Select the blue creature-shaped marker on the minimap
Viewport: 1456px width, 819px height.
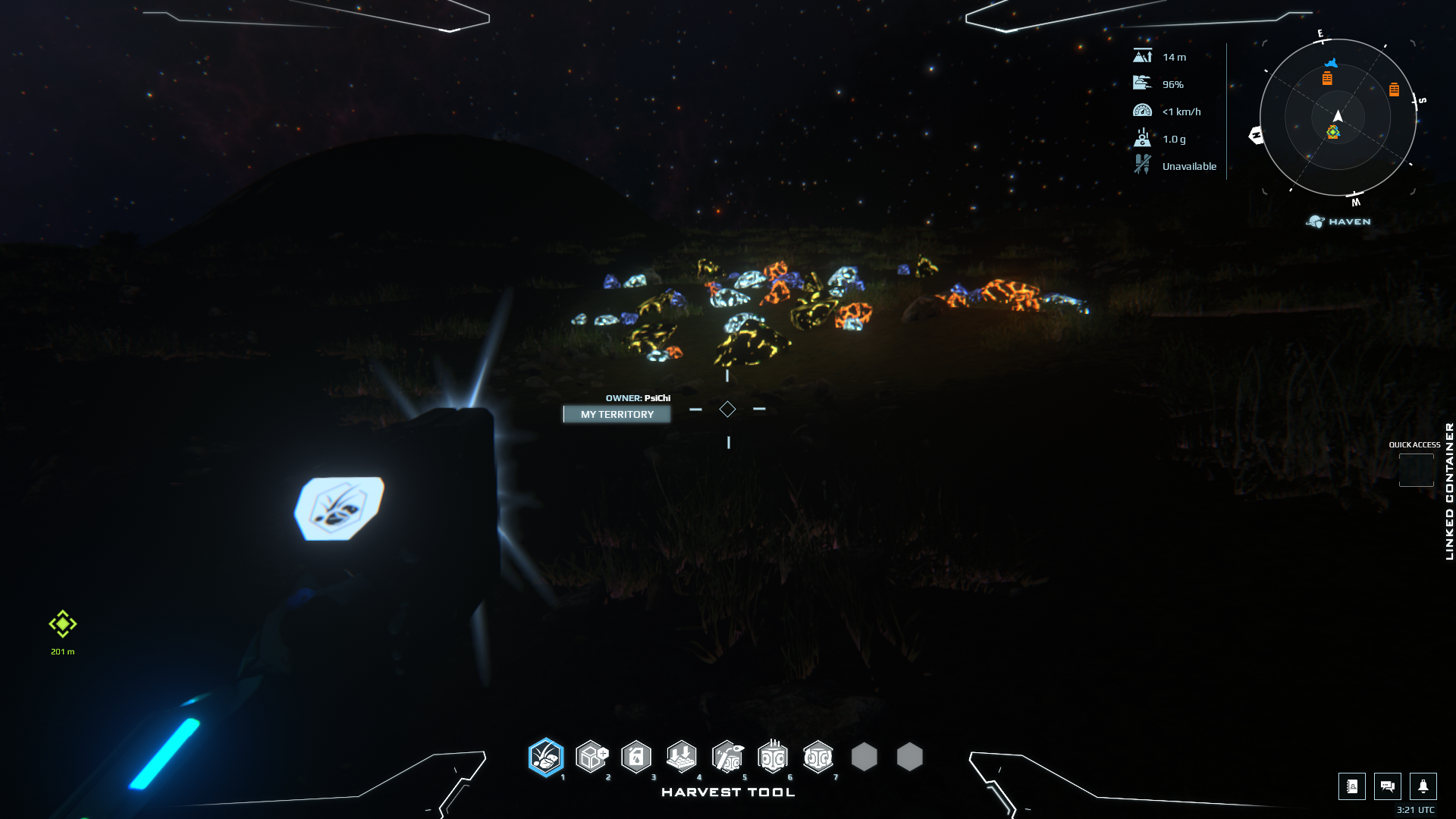pos(1331,63)
